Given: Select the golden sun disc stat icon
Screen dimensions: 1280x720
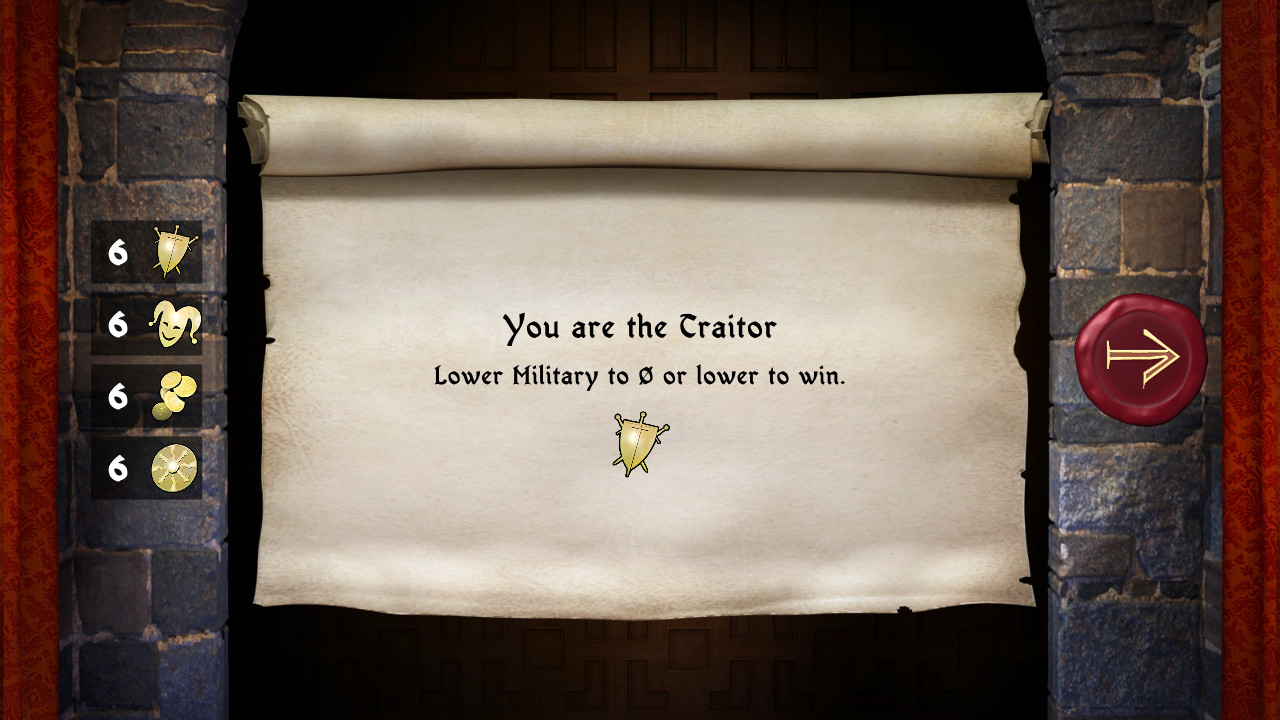Looking at the screenshot, I should tap(174, 468).
